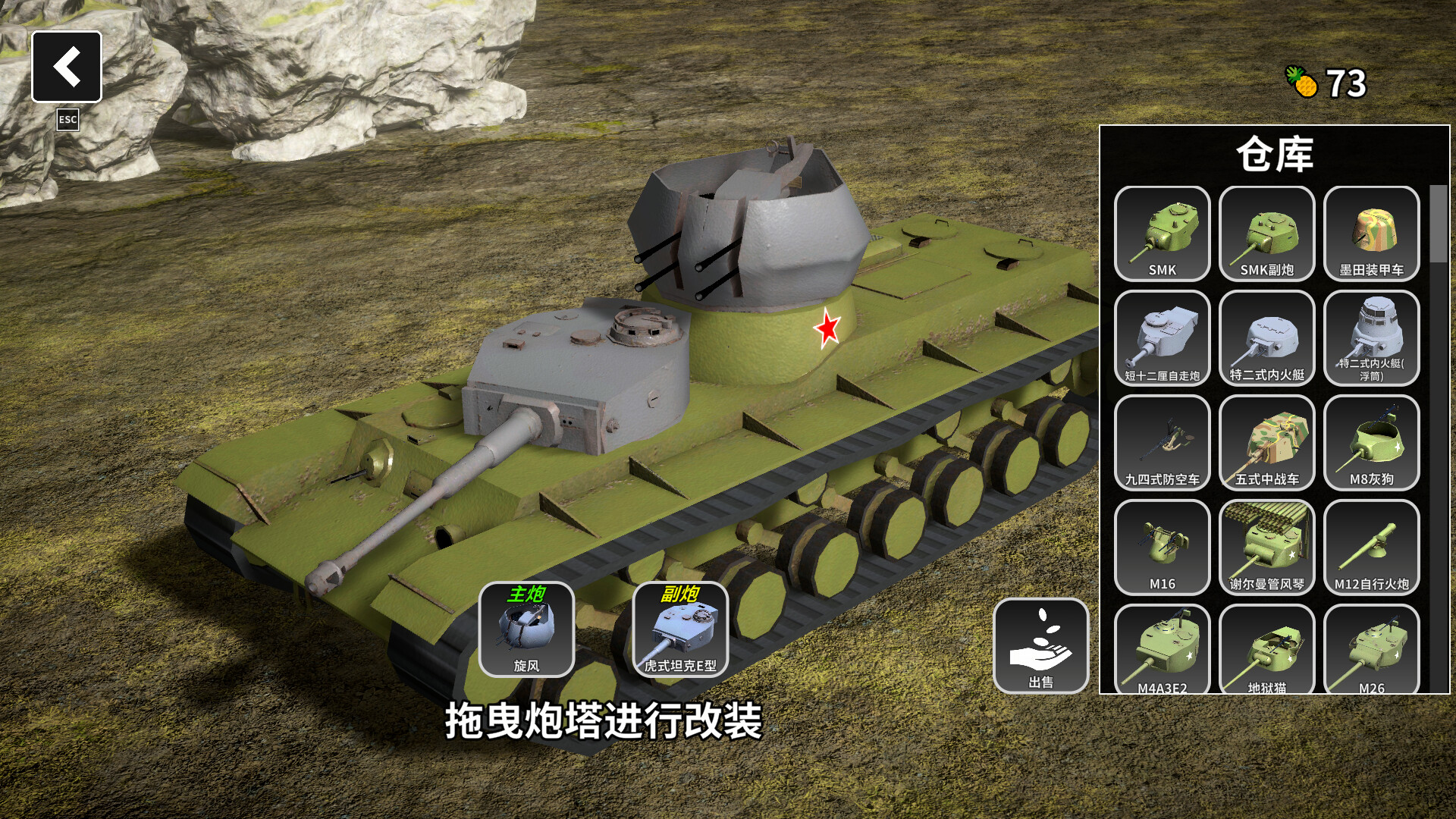
Task: Click the back arrow to exit
Action: click(67, 68)
